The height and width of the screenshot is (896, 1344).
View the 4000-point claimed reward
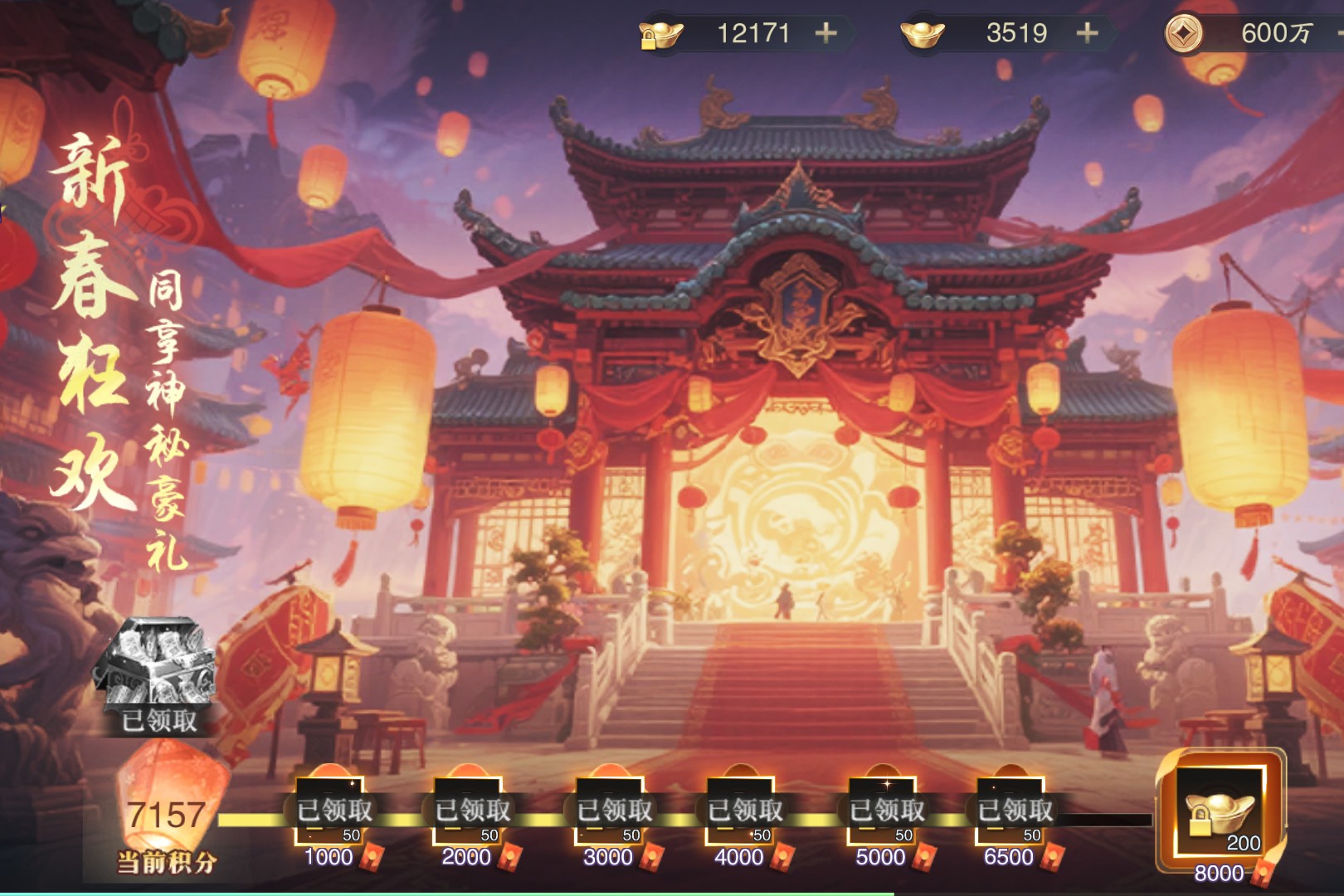point(743,811)
